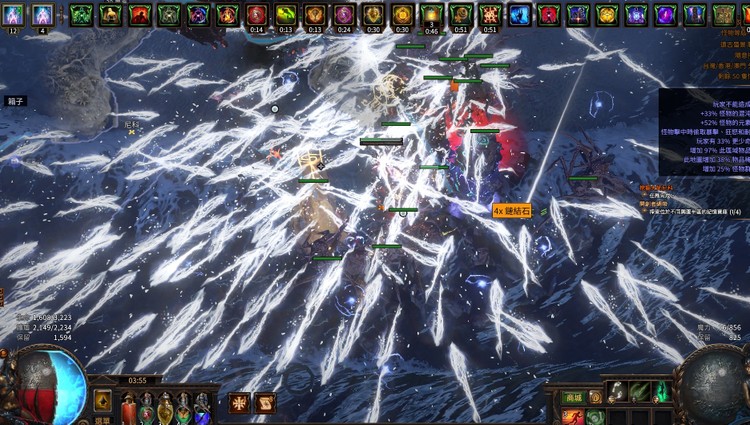Image resolution: width=750 pixels, height=425 pixels.
Task: Click the 箱子 chest label
Action: [x=15, y=101]
